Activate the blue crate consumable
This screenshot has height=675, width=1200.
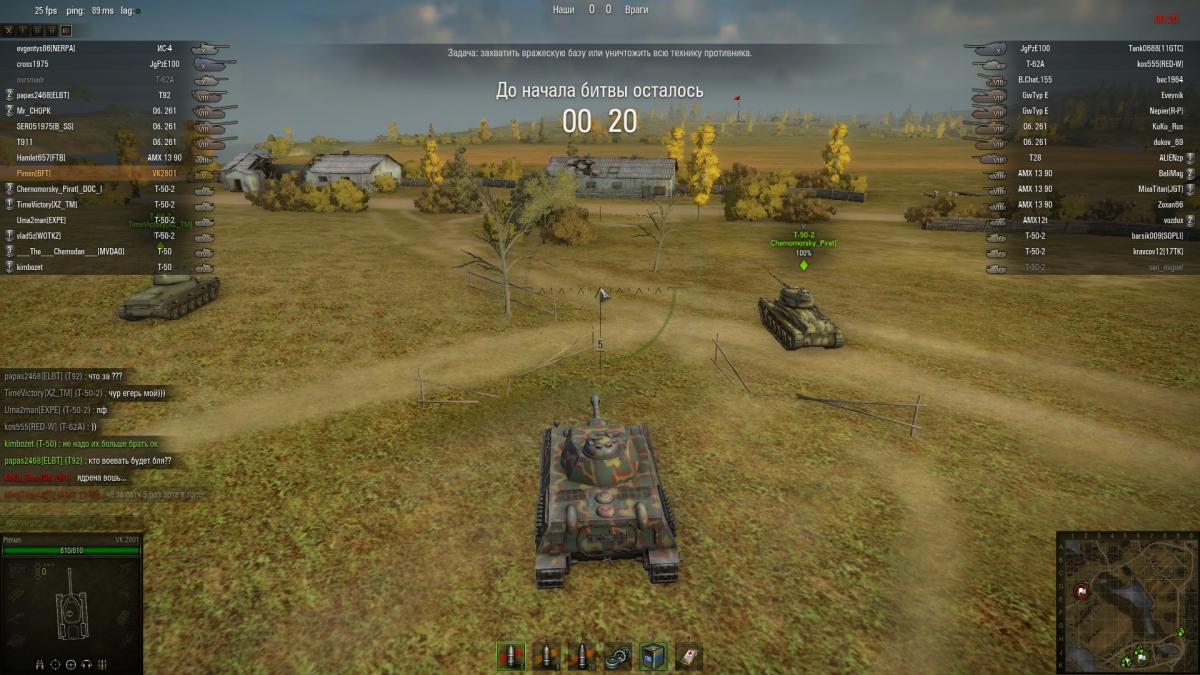click(653, 656)
